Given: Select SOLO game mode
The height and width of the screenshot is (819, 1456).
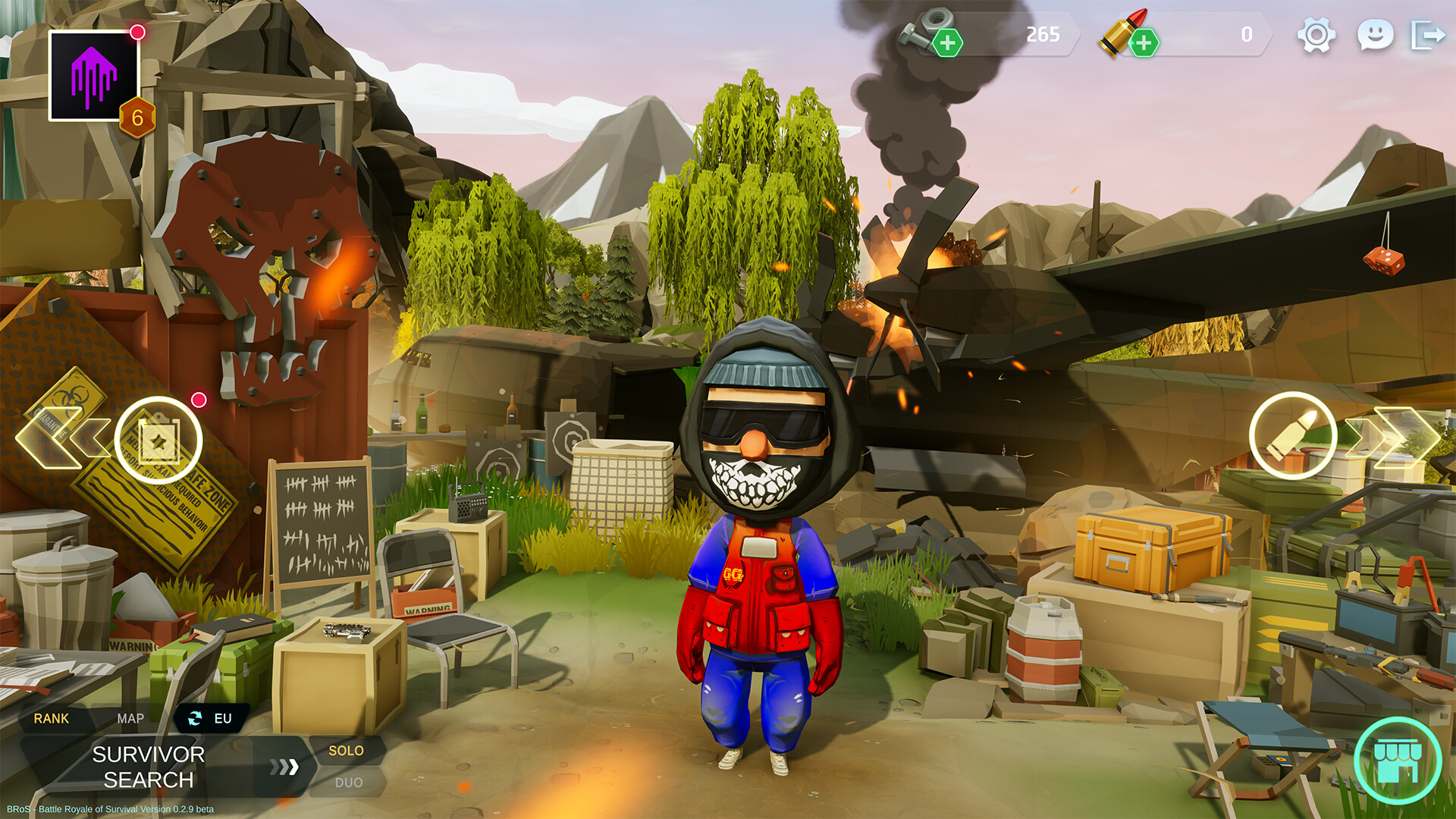Looking at the screenshot, I should click(347, 751).
